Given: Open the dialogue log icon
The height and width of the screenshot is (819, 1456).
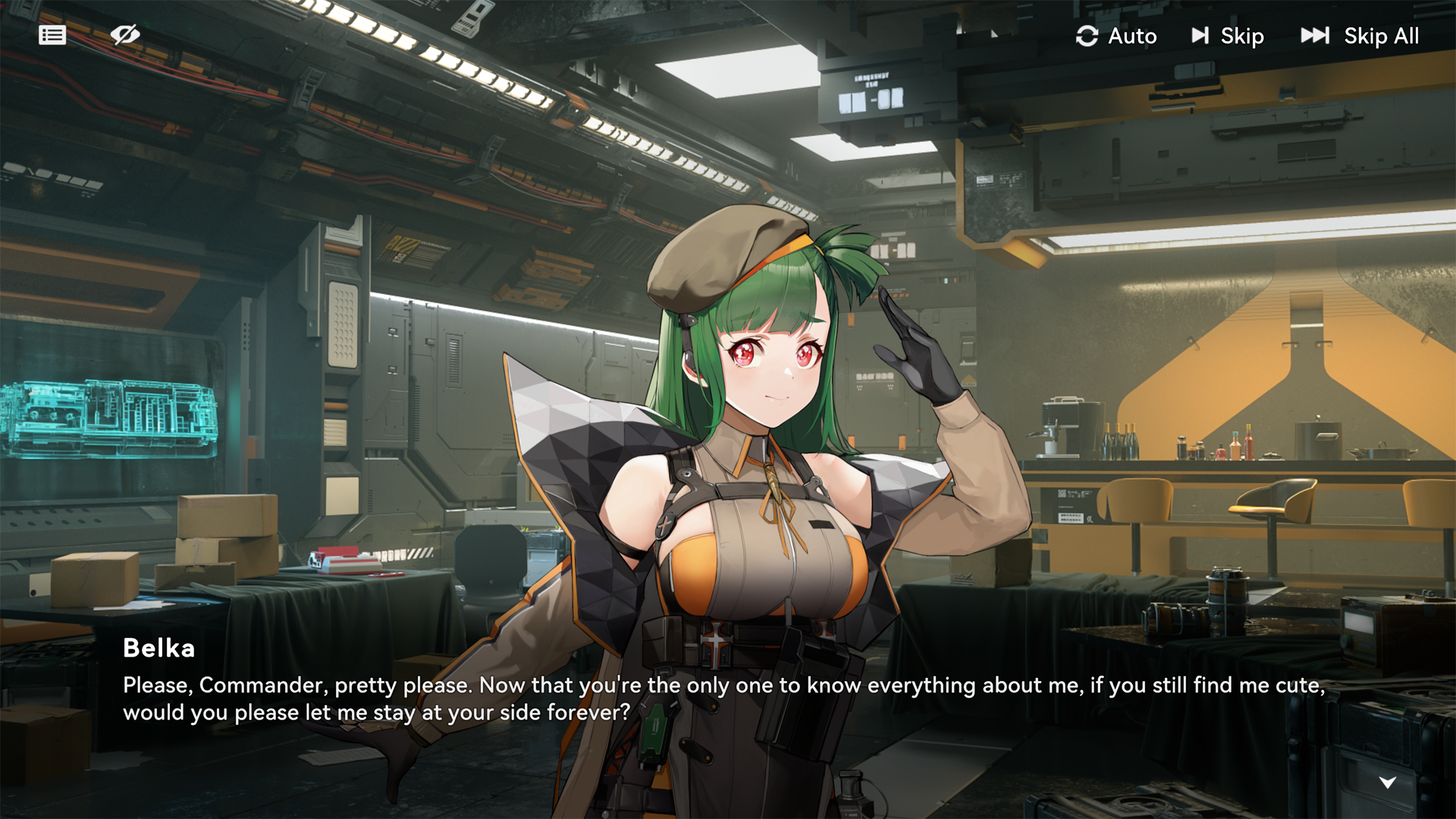Looking at the screenshot, I should tap(52, 36).
